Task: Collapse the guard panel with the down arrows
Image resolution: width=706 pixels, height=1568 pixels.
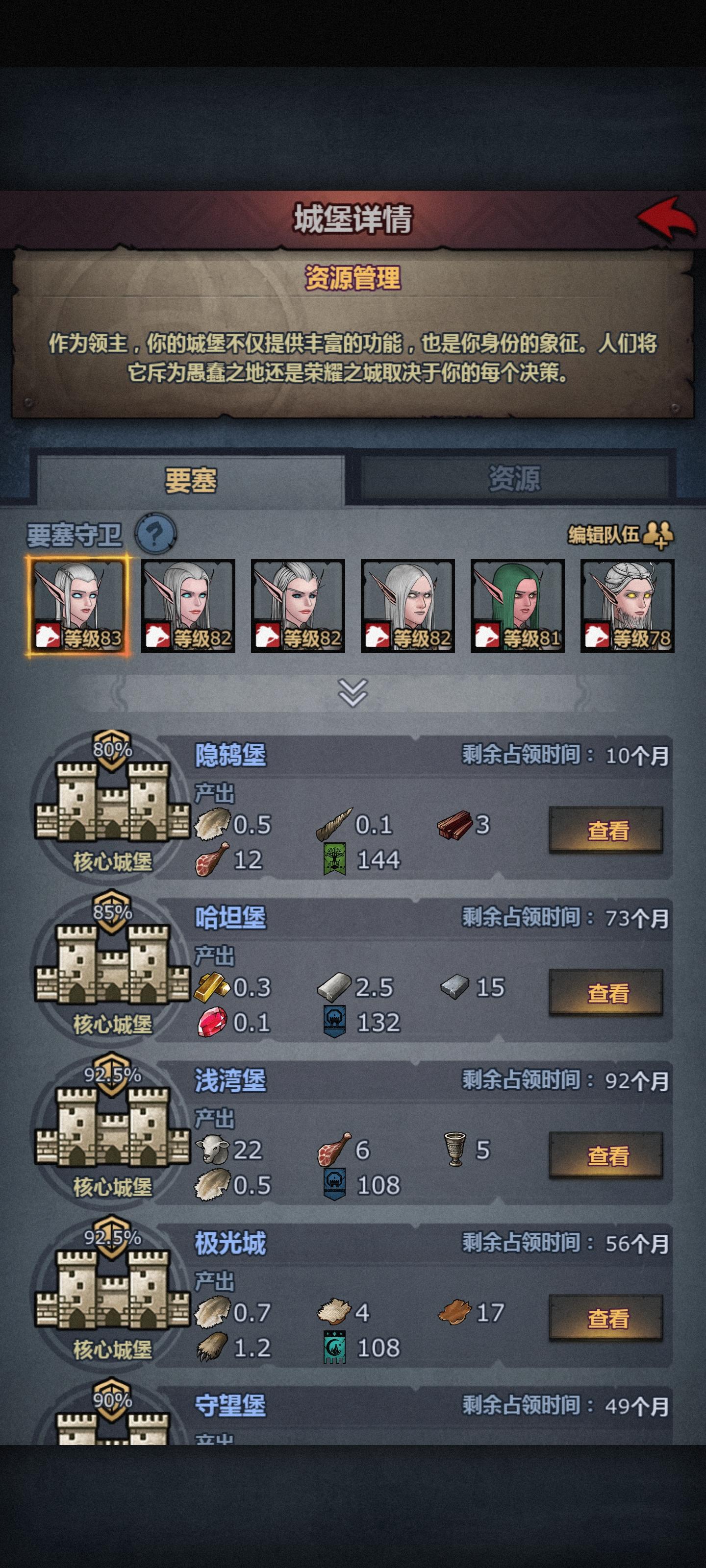Action: click(353, 694)
